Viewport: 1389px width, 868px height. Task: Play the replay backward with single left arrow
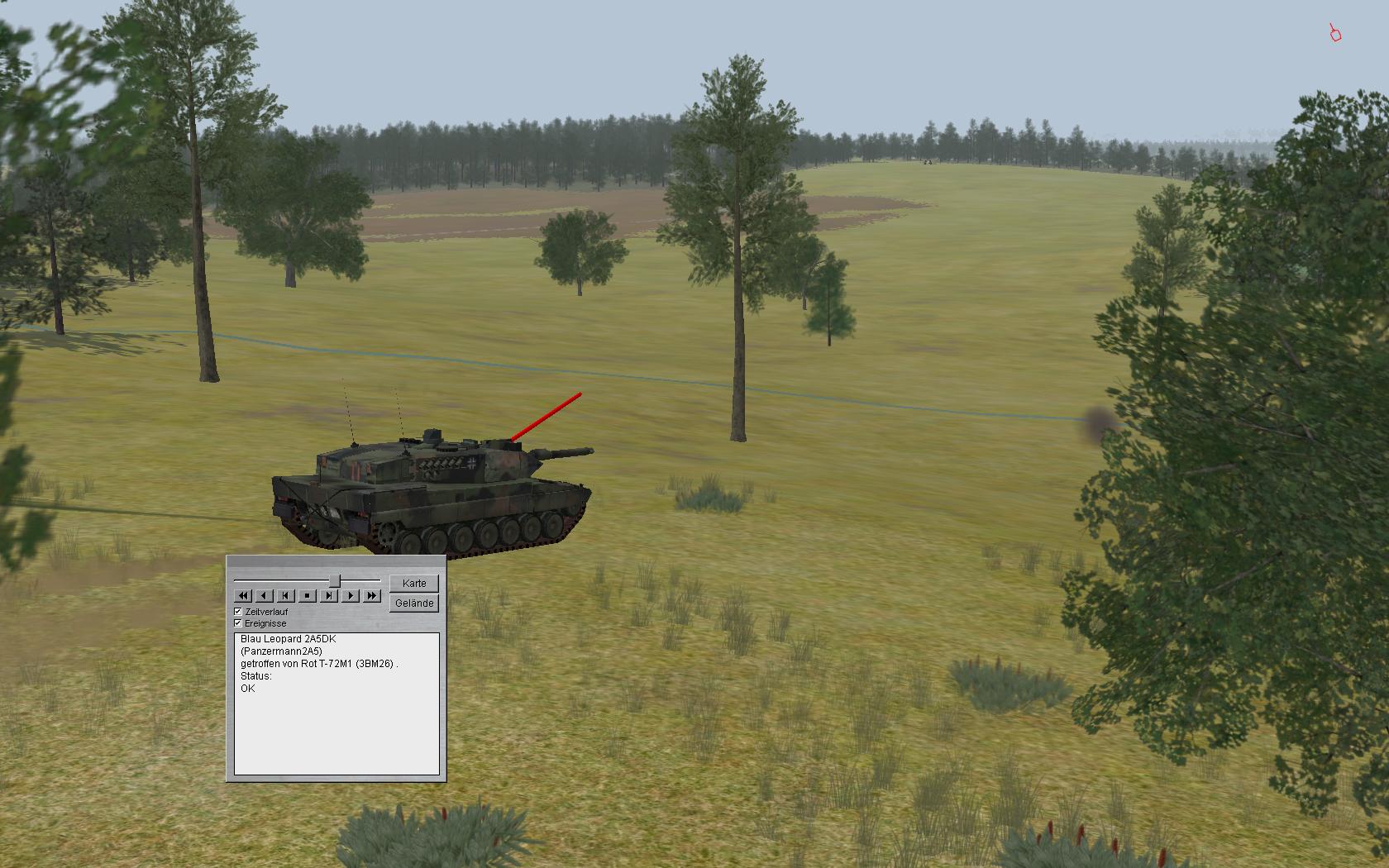click(265, 595)
